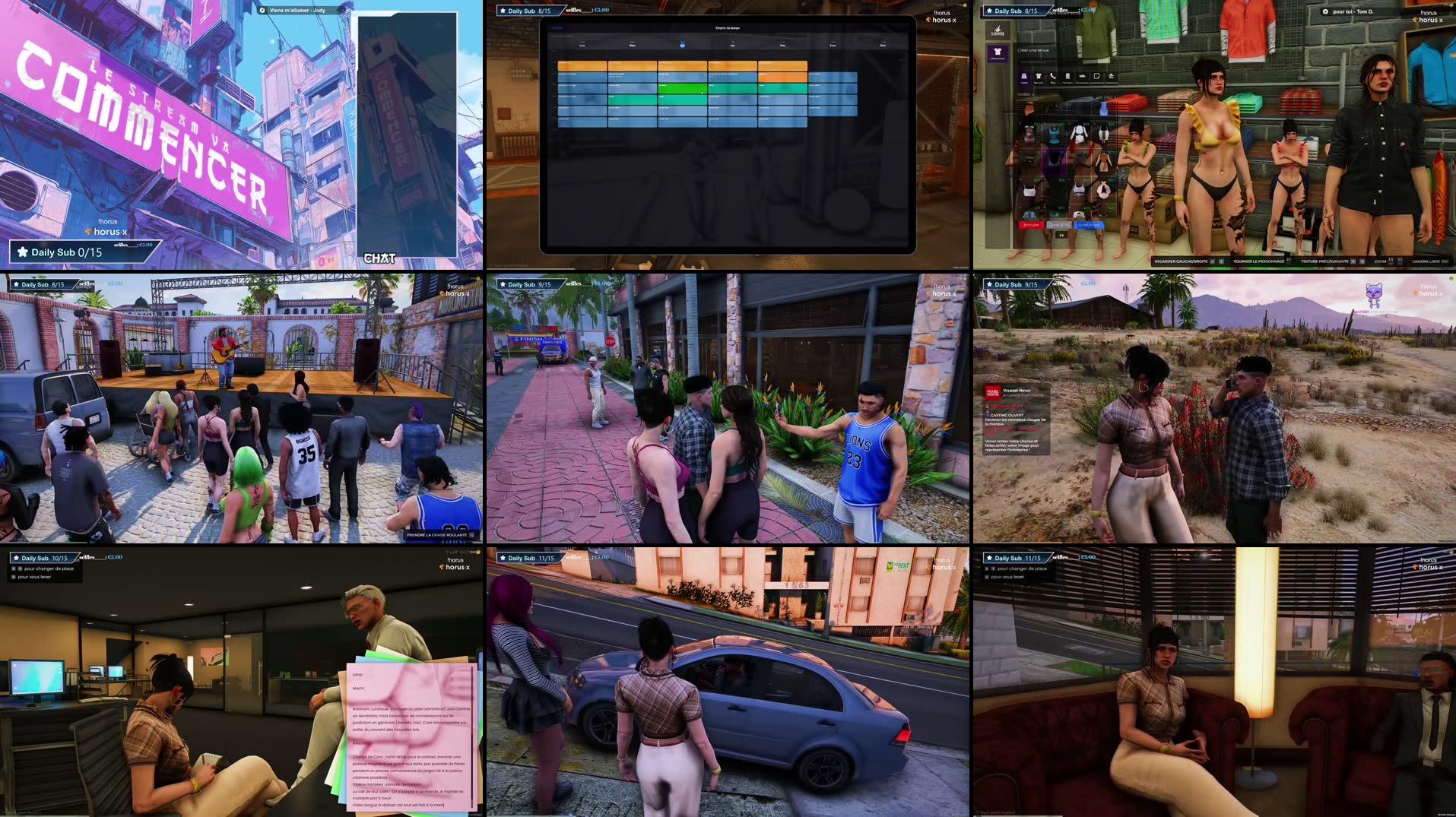Click the store logo icon above the clothing sidebar

click(x=998, y=28)
